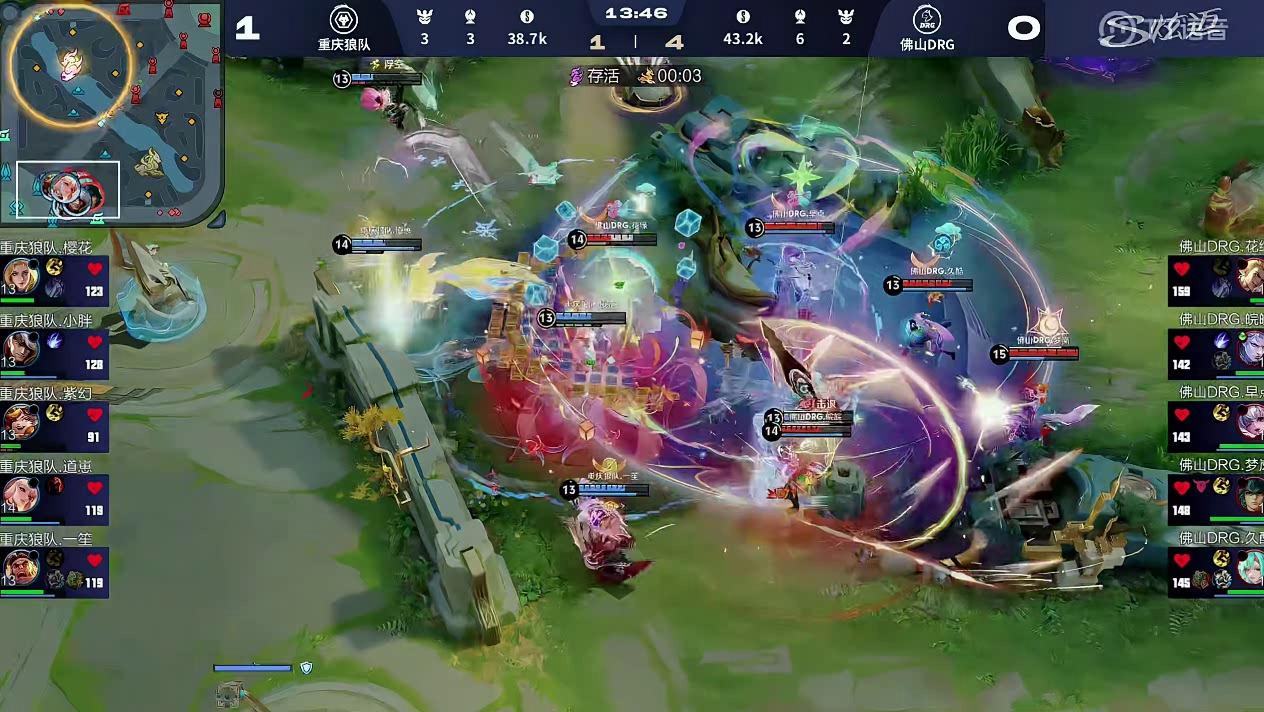Click the 佛山DRG team logo
Image resolution: width=1264 pixels, height=712 pixels.
(926, 20)
